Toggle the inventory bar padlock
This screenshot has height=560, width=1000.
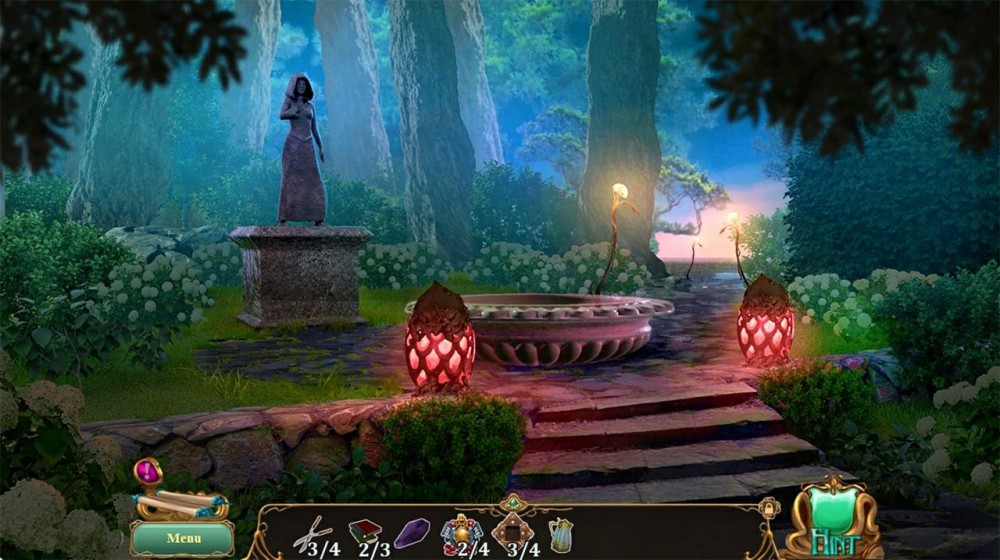point(768,510)
